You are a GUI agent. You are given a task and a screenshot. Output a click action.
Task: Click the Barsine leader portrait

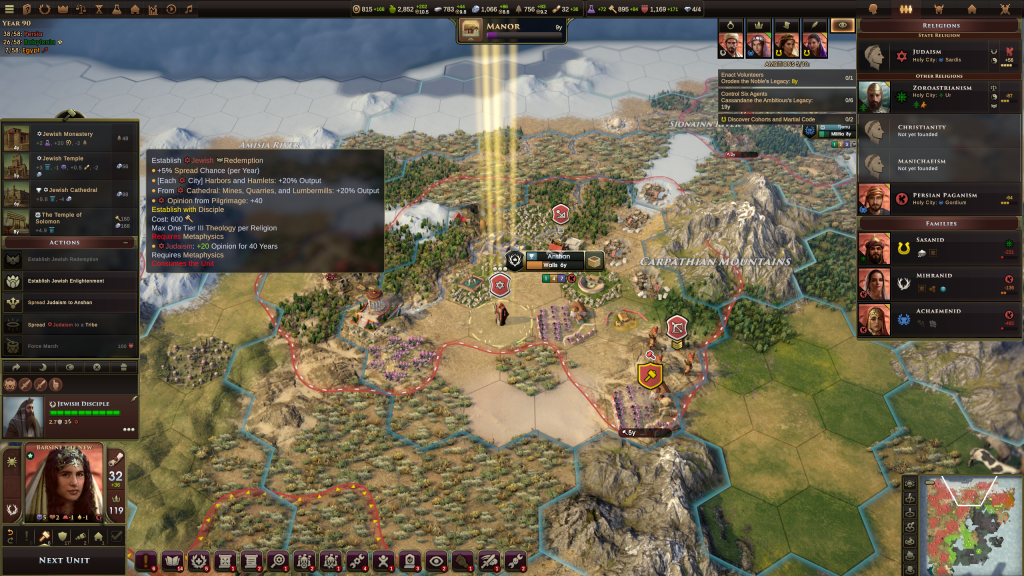click(x=63, y=484)
